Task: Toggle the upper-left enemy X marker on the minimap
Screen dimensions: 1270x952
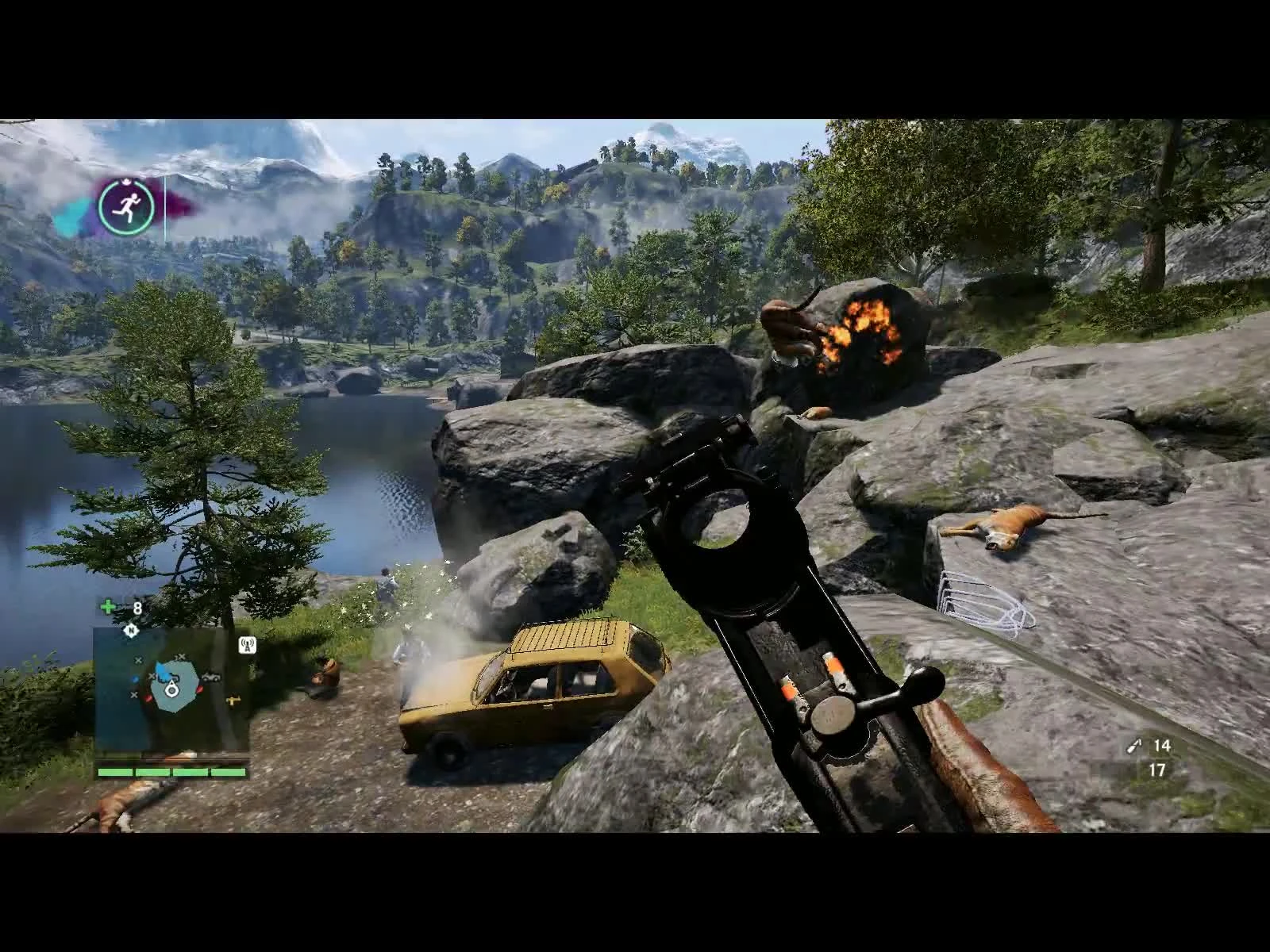Action: coord(138,660)
